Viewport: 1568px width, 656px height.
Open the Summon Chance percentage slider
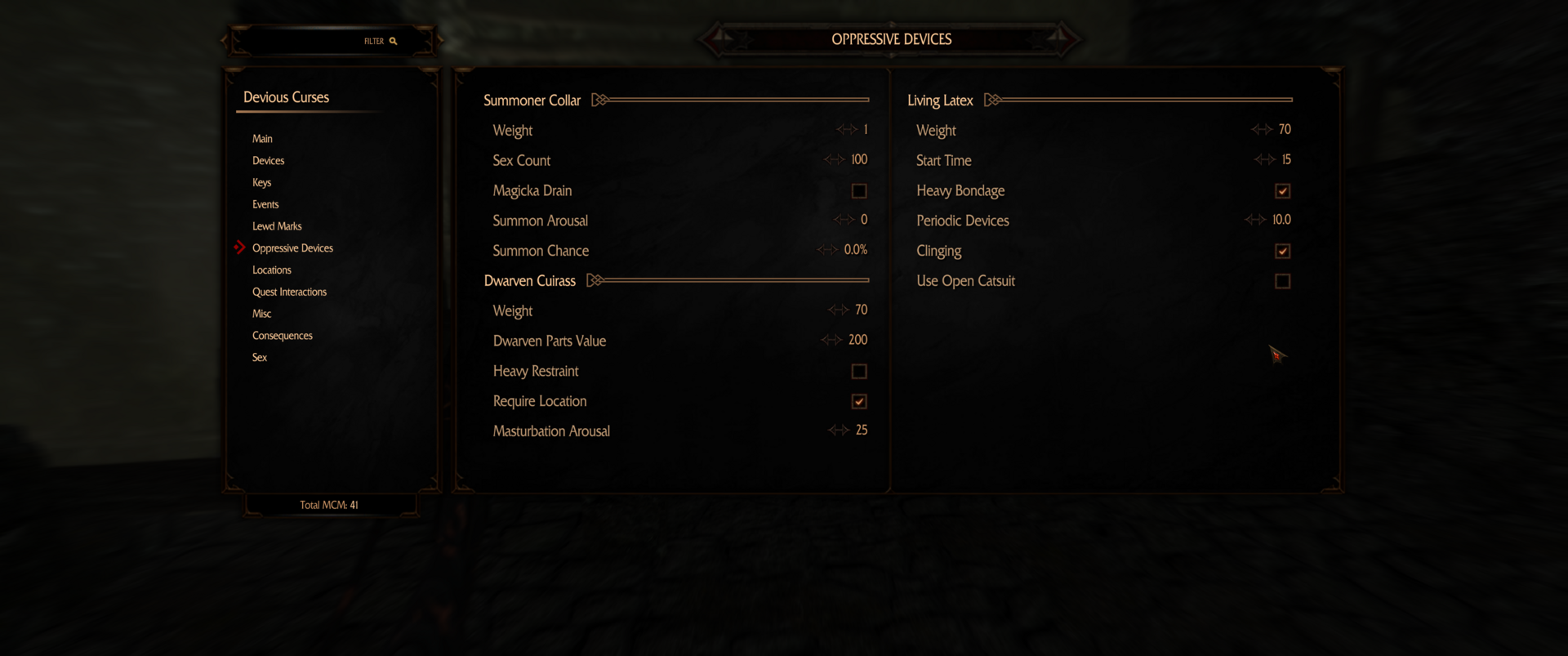tap(855, 250)
